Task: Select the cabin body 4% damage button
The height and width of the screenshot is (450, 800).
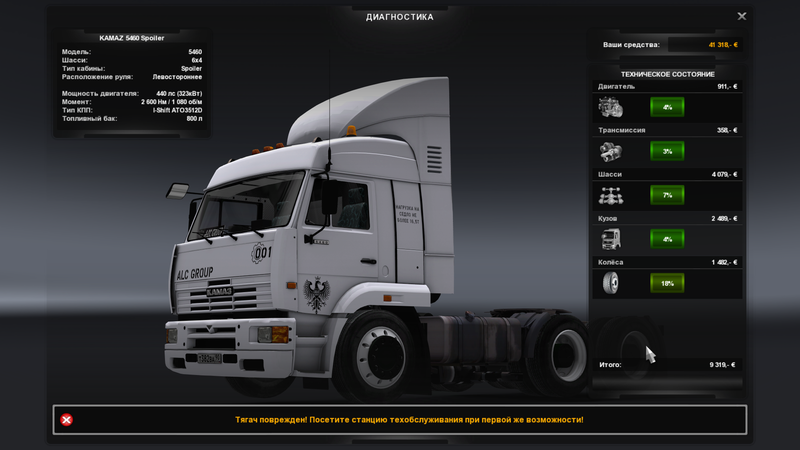Action: 666,239
